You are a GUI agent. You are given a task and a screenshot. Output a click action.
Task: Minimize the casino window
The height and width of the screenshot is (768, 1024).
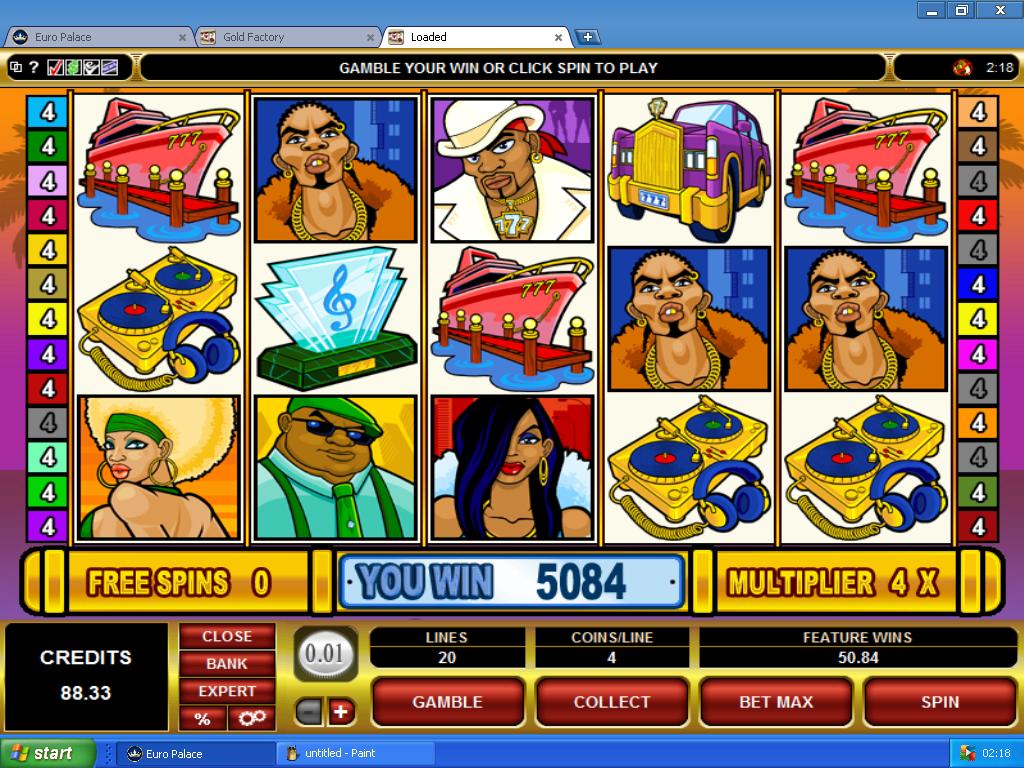(x=931, y=10)
